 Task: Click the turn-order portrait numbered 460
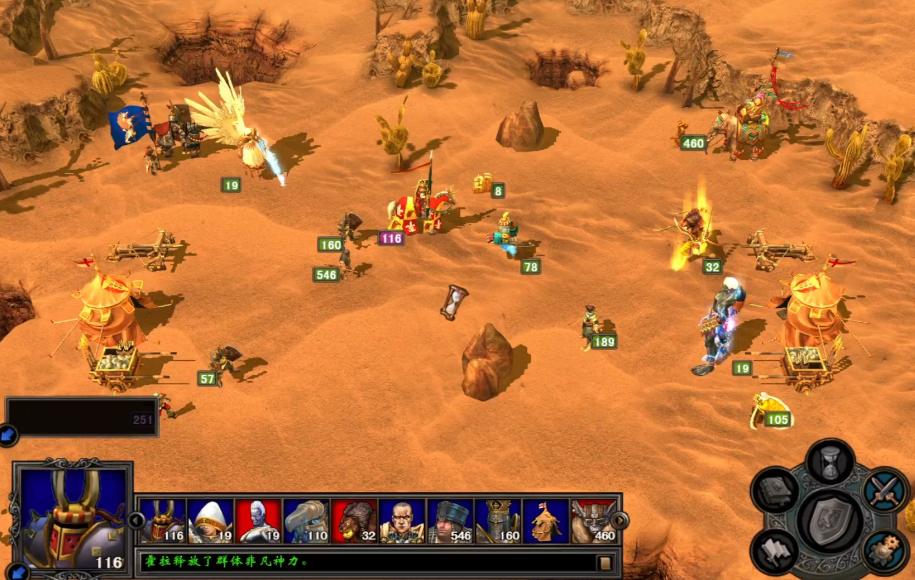(593, 521)
